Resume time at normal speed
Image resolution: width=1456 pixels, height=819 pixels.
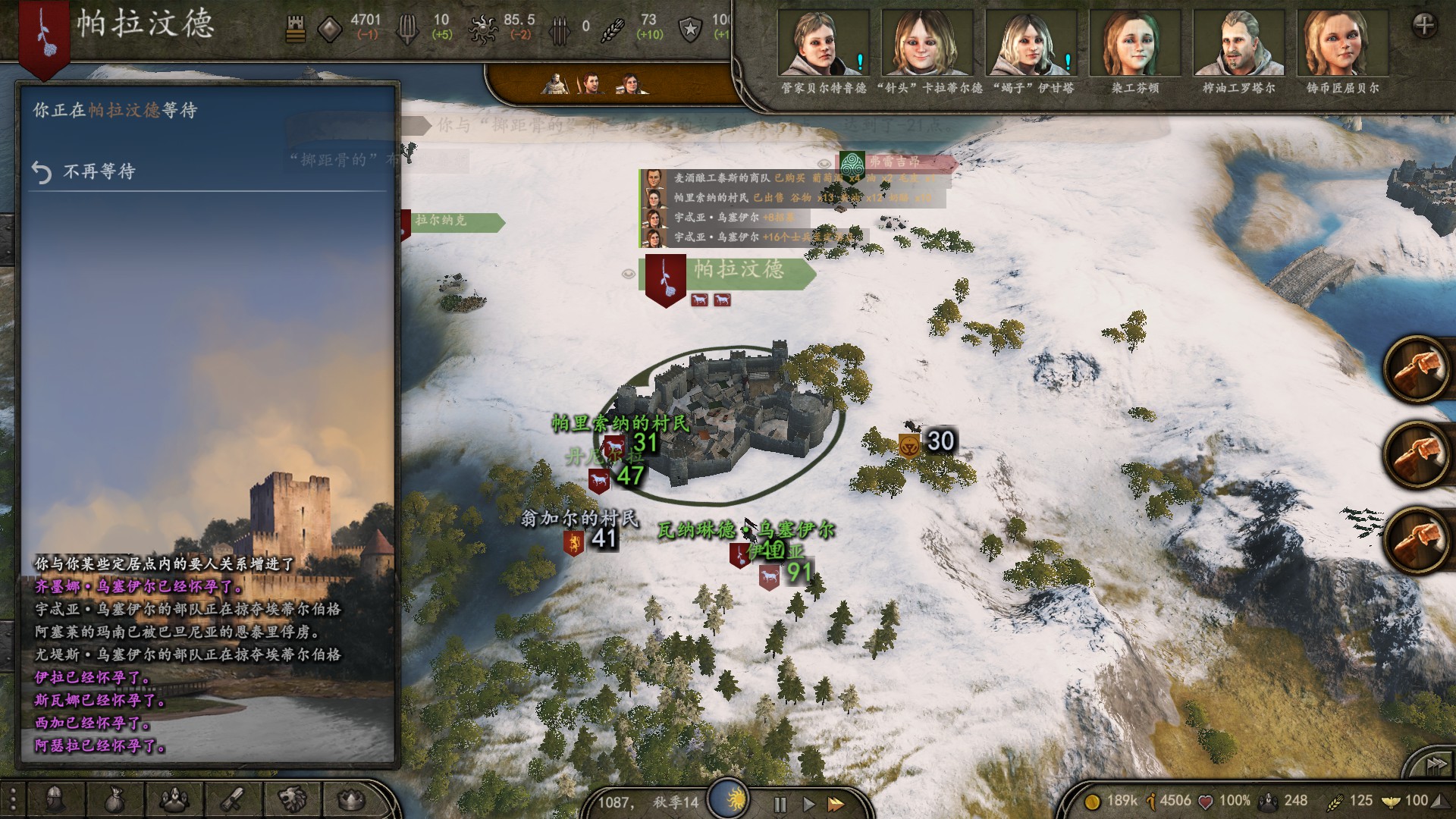[808, 804]
